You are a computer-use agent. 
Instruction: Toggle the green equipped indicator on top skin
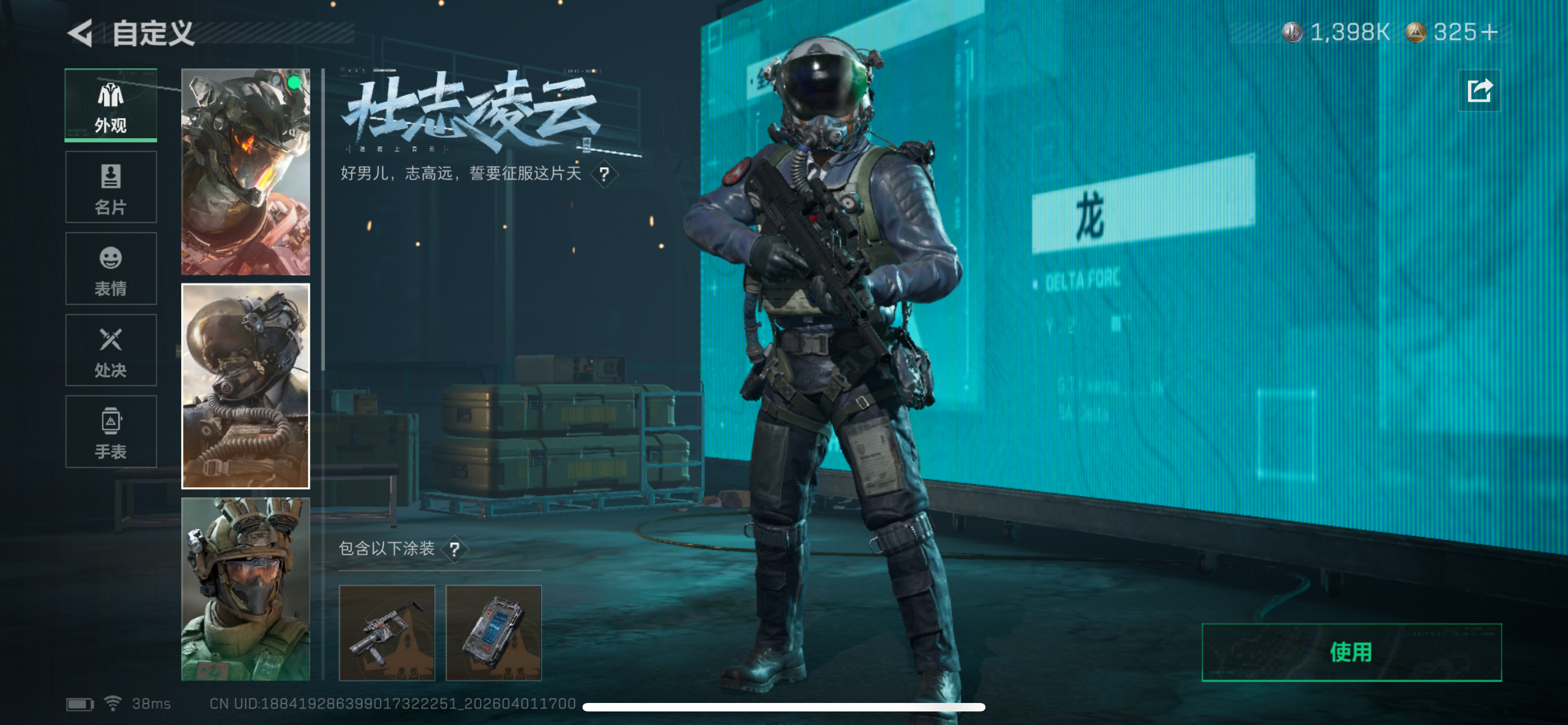click(x=294, y=82)
